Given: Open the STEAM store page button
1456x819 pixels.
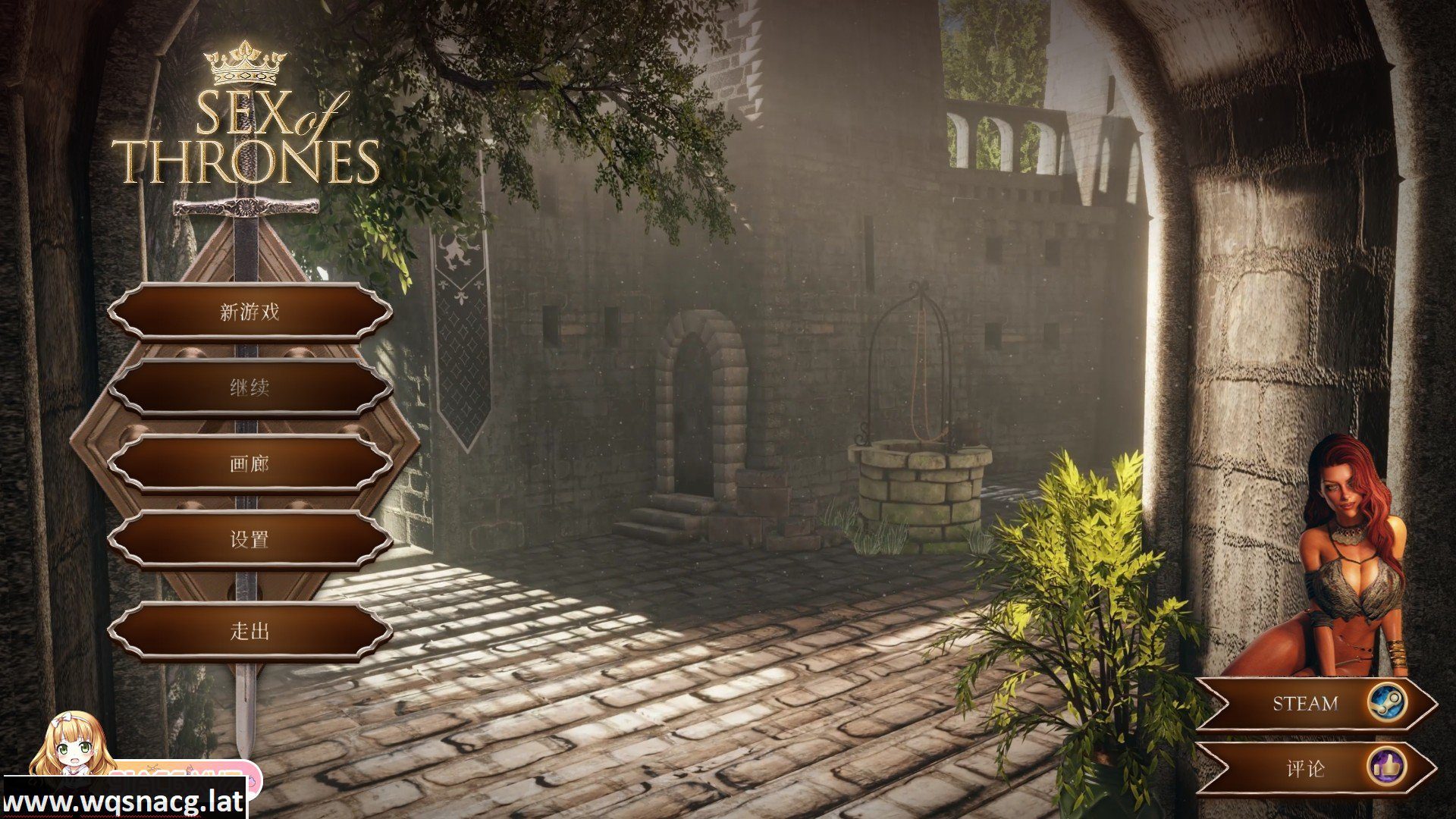Looking at the screenshot, I should [x=1314, y=704].
